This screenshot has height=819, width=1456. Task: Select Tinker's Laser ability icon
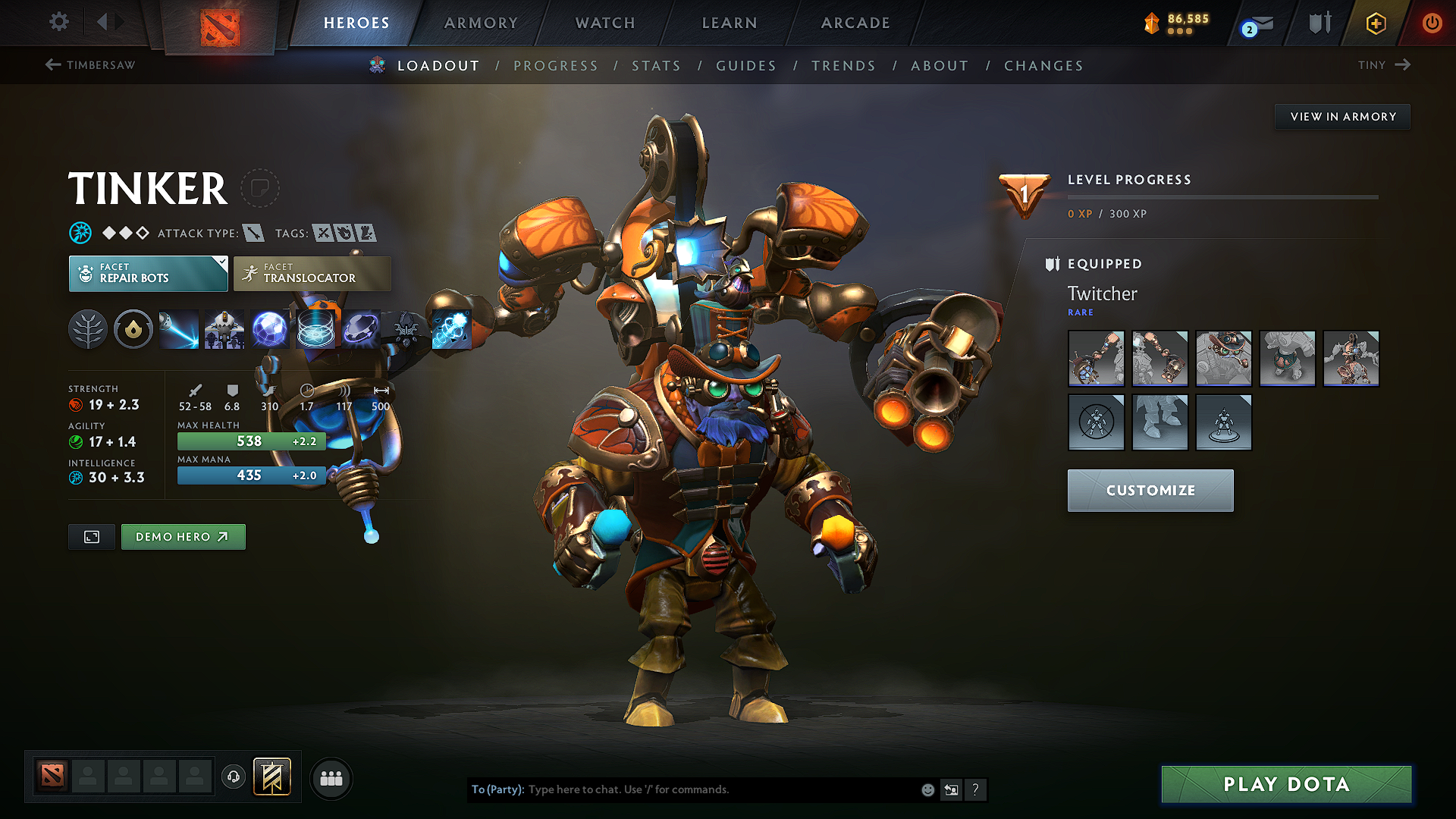178,328
